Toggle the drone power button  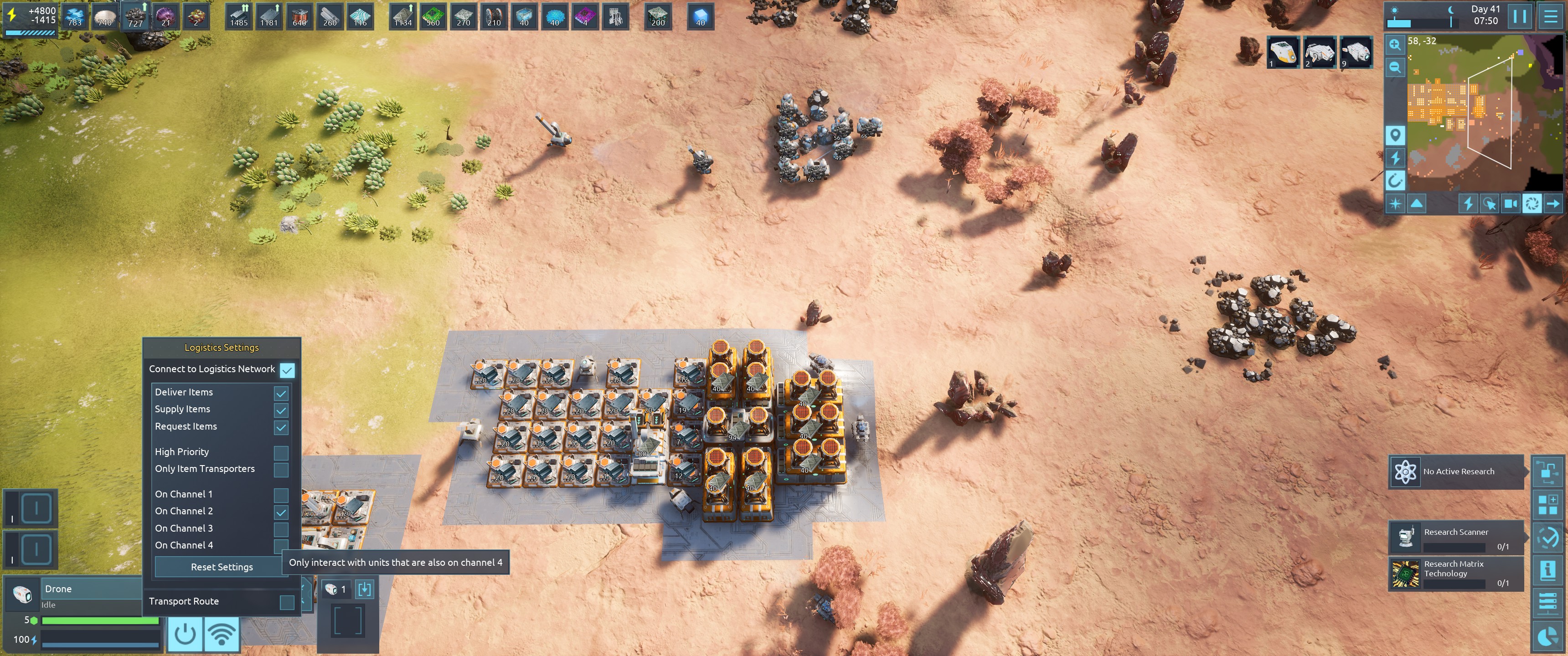[185, 635]
